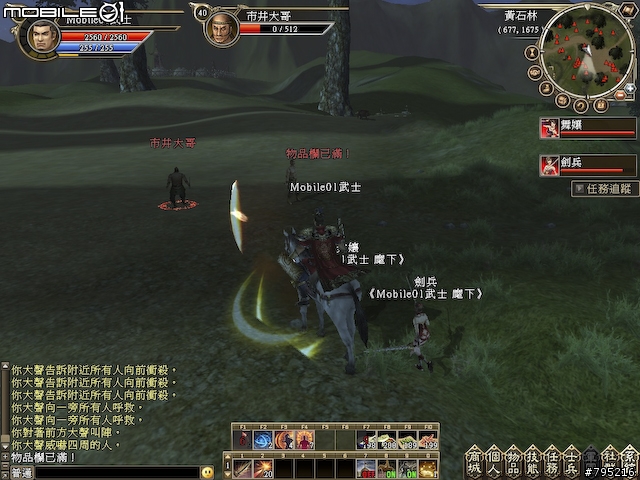This screenshot has height=480, width=640.
Task: Open the 商城 shop menu
Action: (474, 461)
